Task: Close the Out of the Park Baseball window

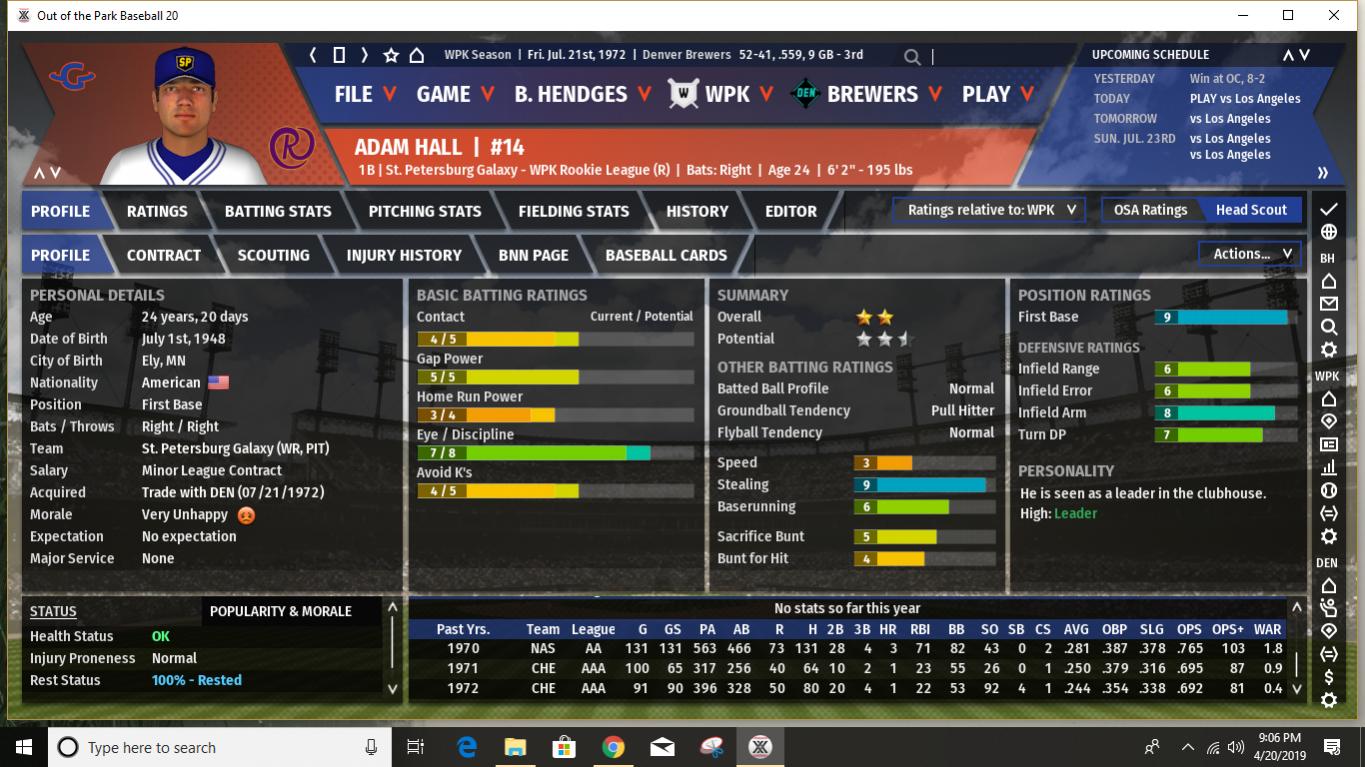Action: [x=1334, y=15]
